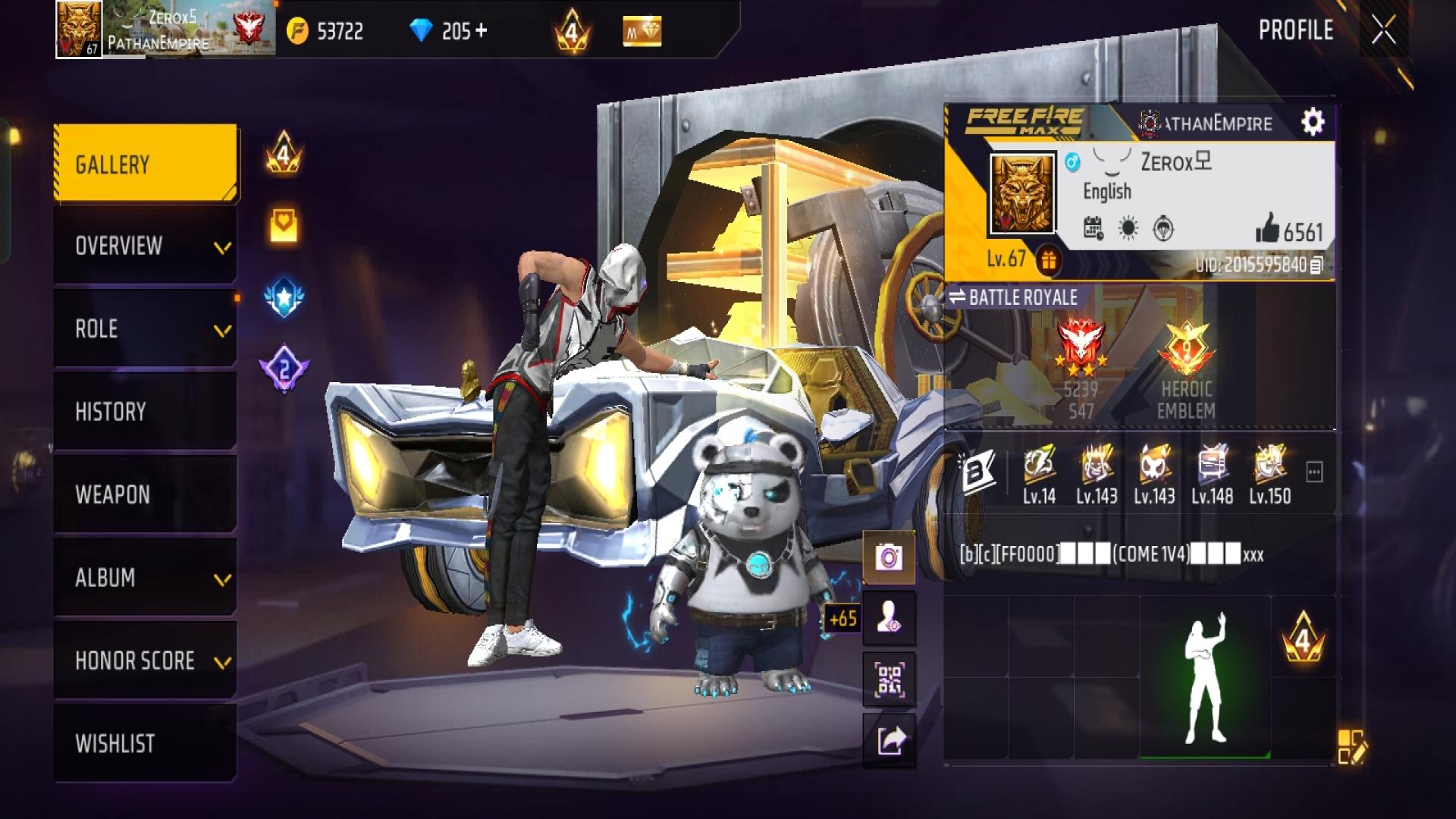Show the profile QR code

(x=889, y=679)
